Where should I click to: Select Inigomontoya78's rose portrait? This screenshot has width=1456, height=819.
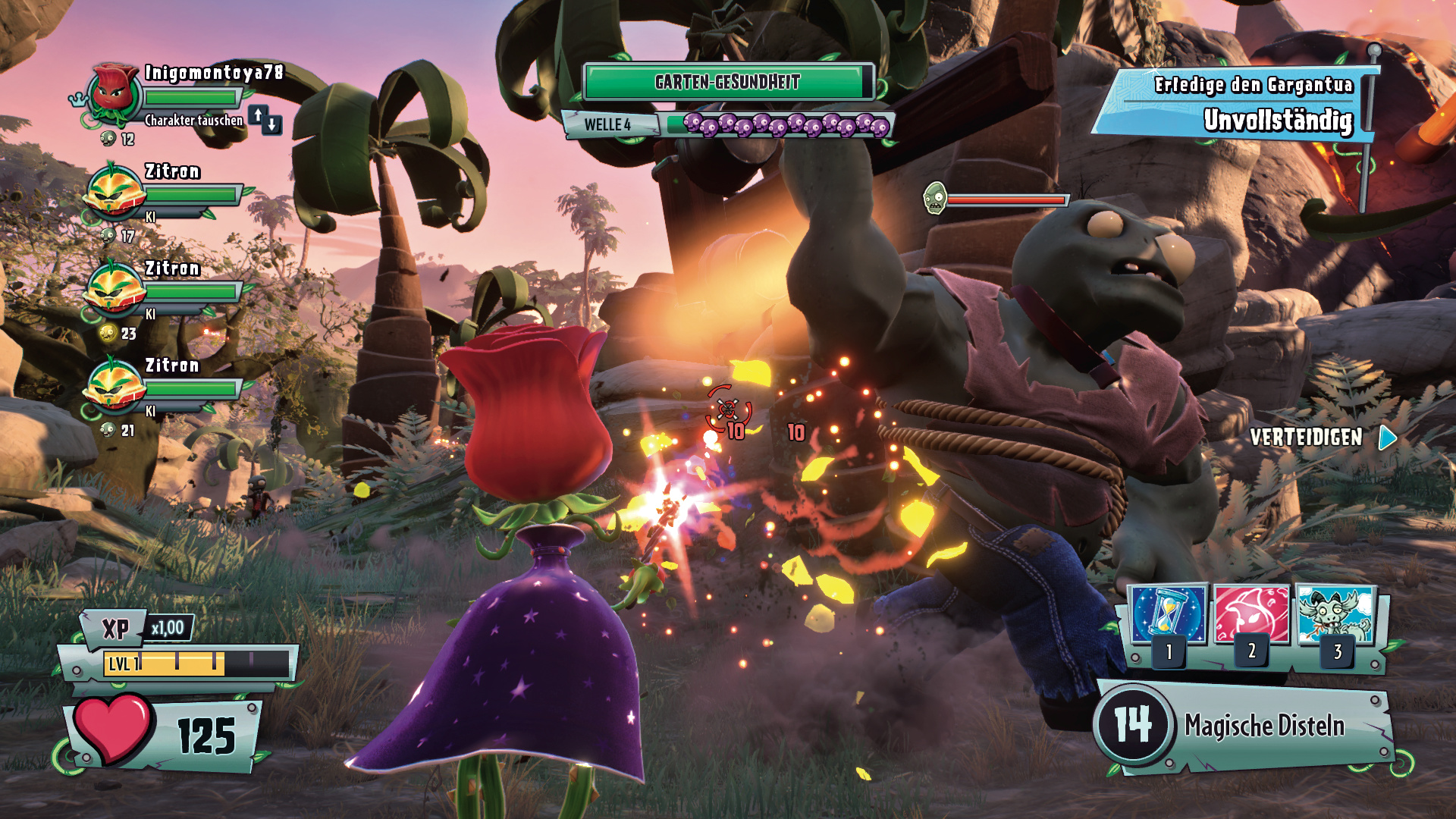[x=115, y=94]
